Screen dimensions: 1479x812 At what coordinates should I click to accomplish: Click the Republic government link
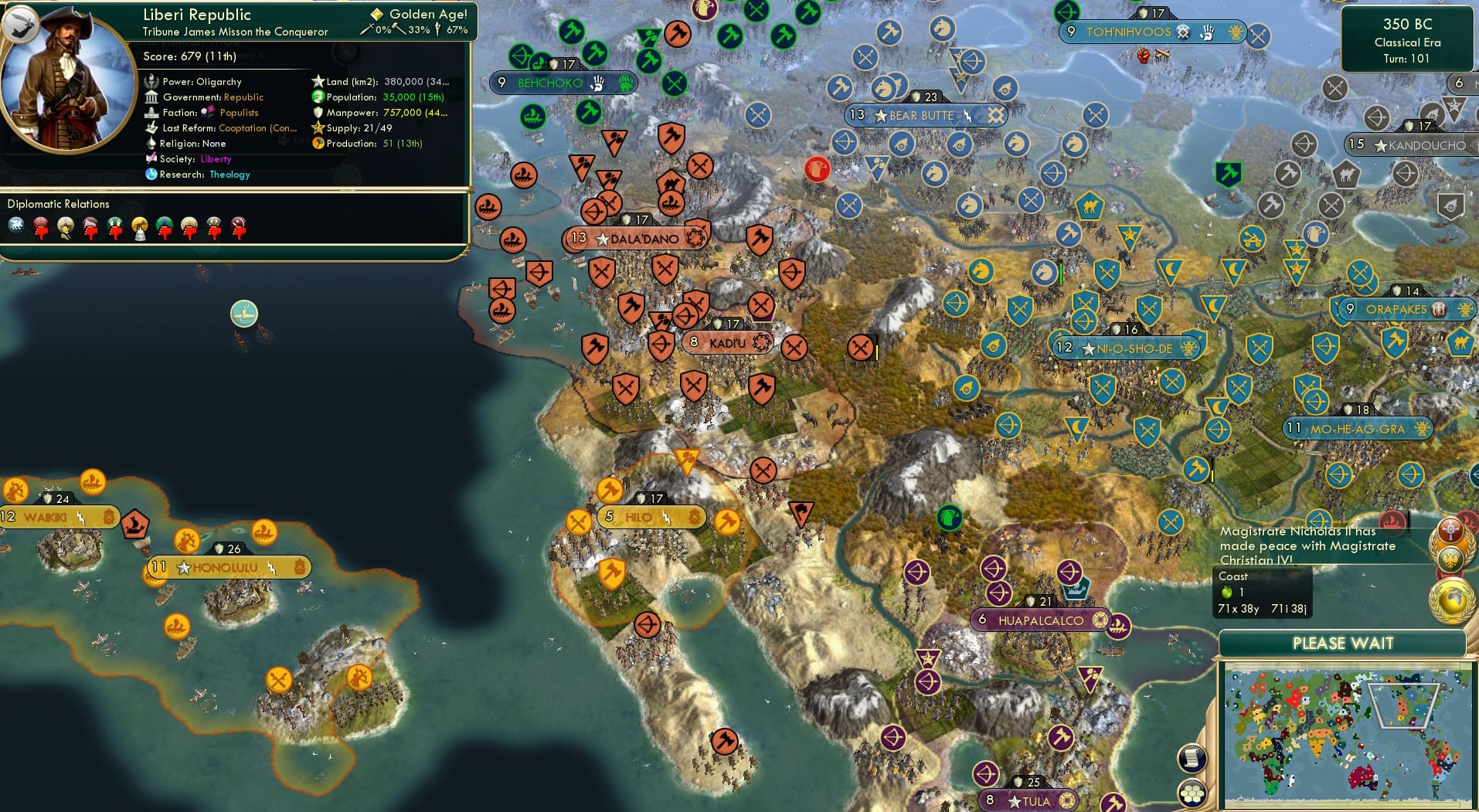(x=243, y=97)
